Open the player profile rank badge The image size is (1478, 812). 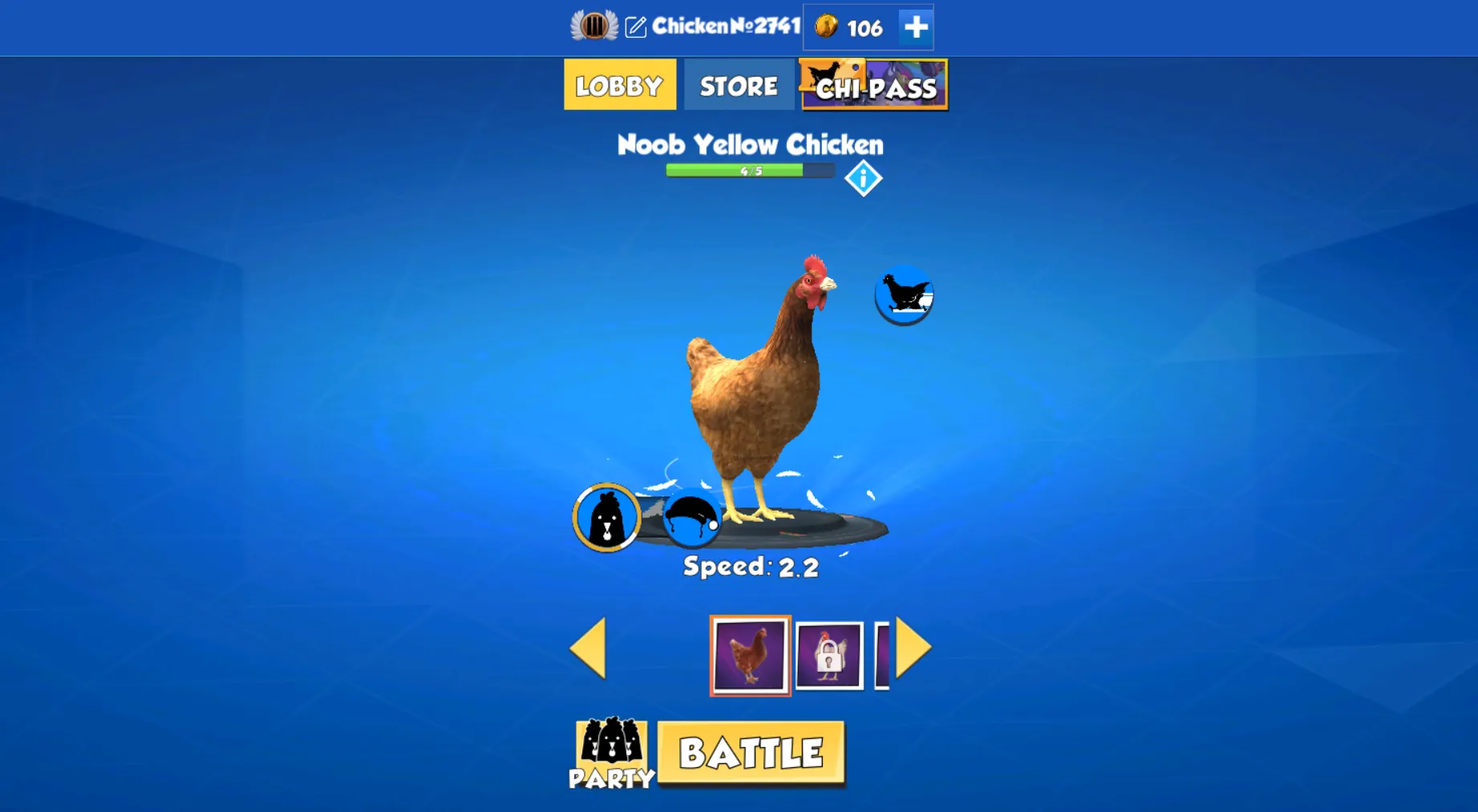coord(593,26)
